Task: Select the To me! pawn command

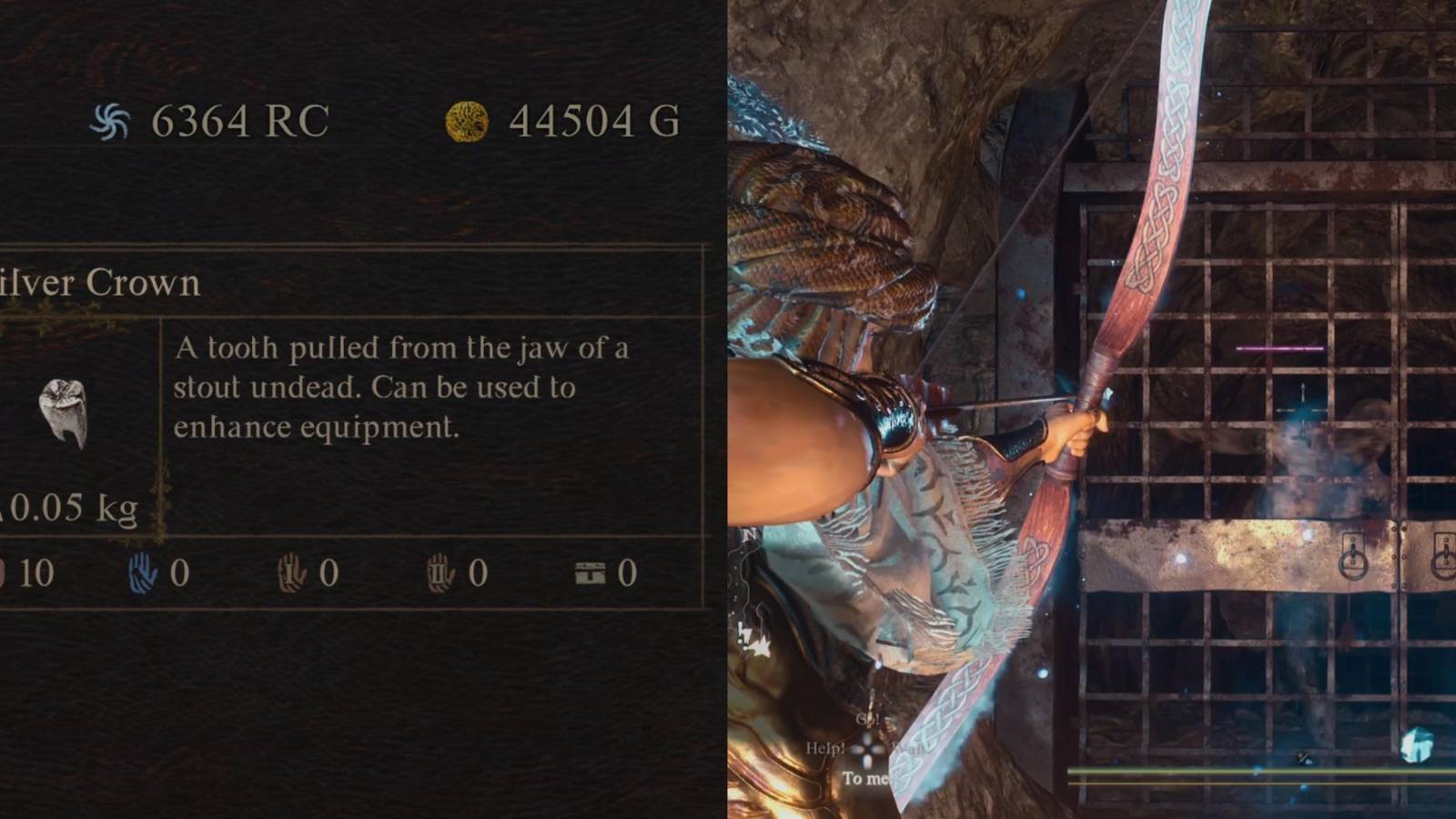Action: pyautogui.click(x=866, y=777)
